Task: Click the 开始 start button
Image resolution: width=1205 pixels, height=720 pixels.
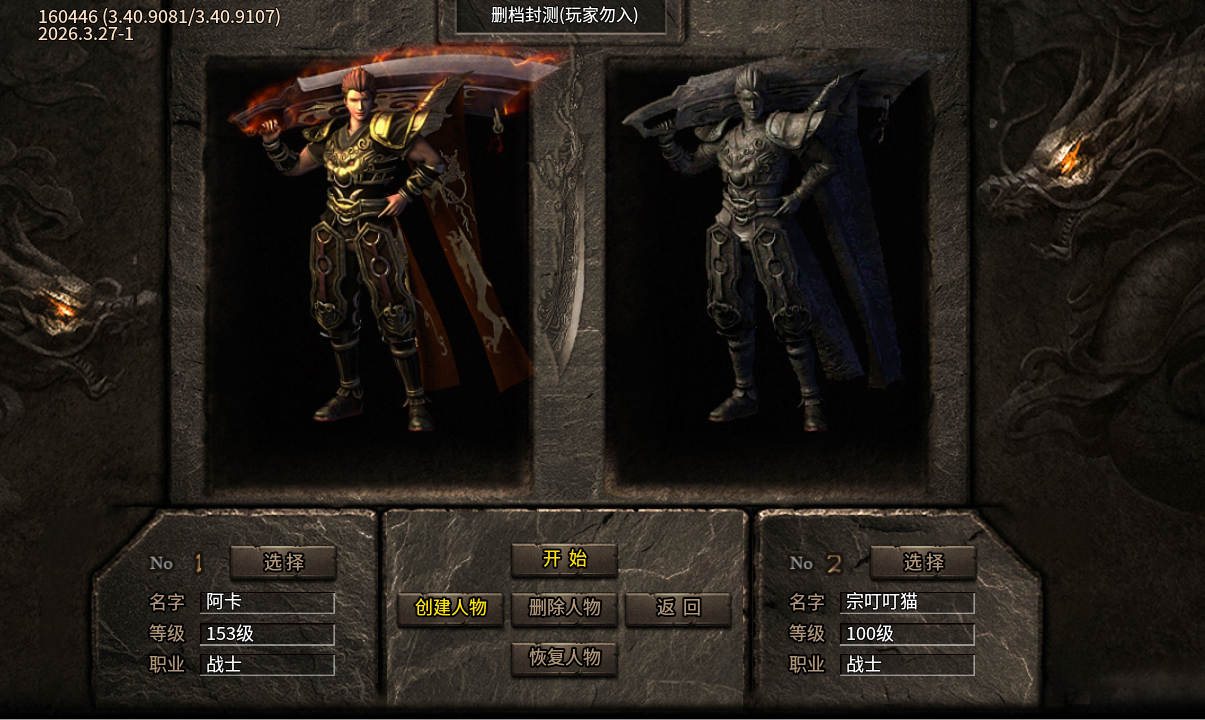Action: pos(564,559)
